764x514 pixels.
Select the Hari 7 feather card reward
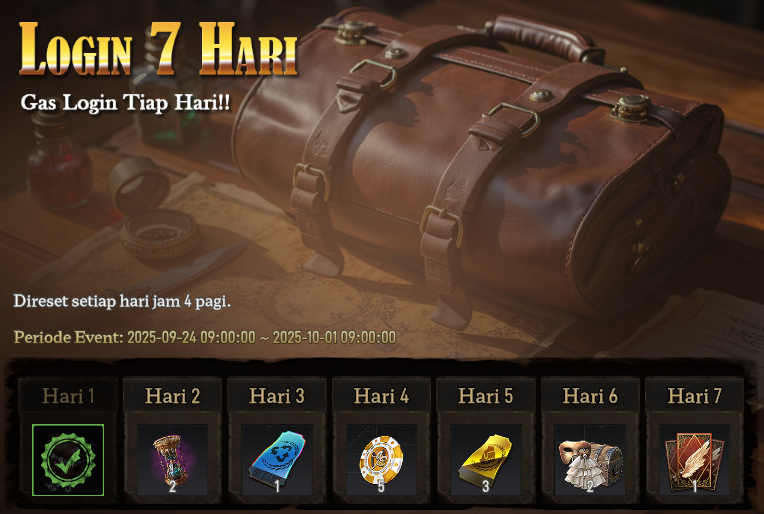[x=694, y=460]
